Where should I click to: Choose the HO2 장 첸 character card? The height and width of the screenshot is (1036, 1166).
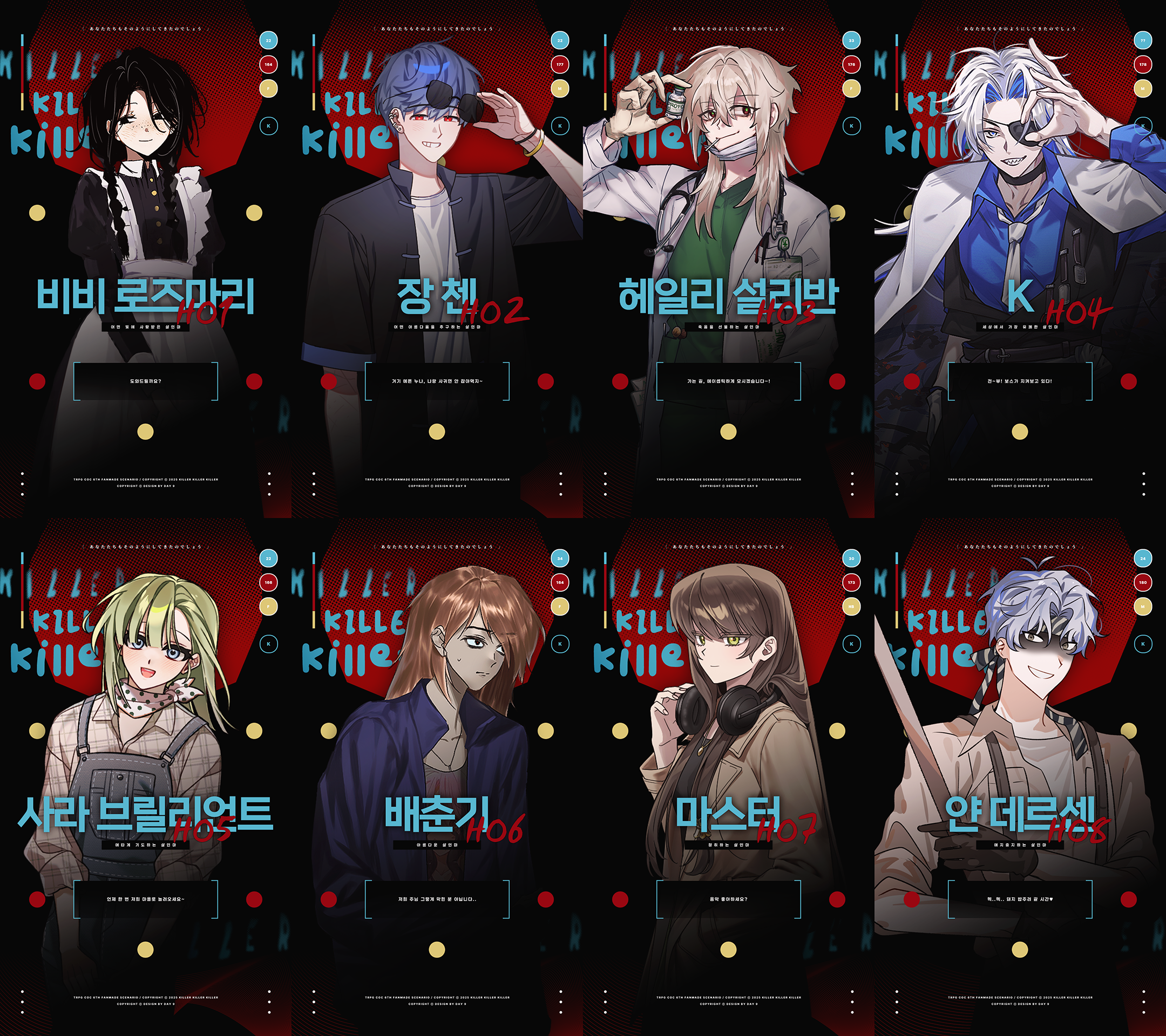[x=437, y=259]
